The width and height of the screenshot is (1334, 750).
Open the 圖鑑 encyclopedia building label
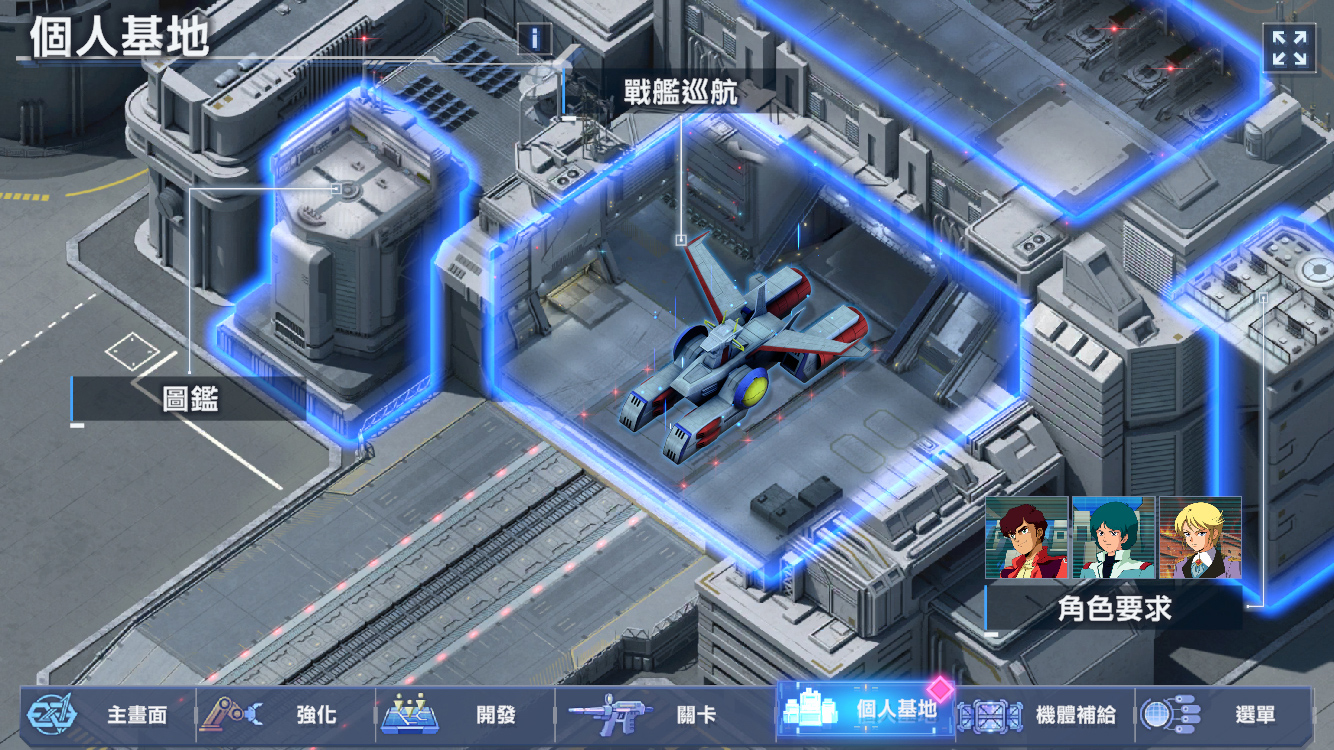click(x=190, y=400)
